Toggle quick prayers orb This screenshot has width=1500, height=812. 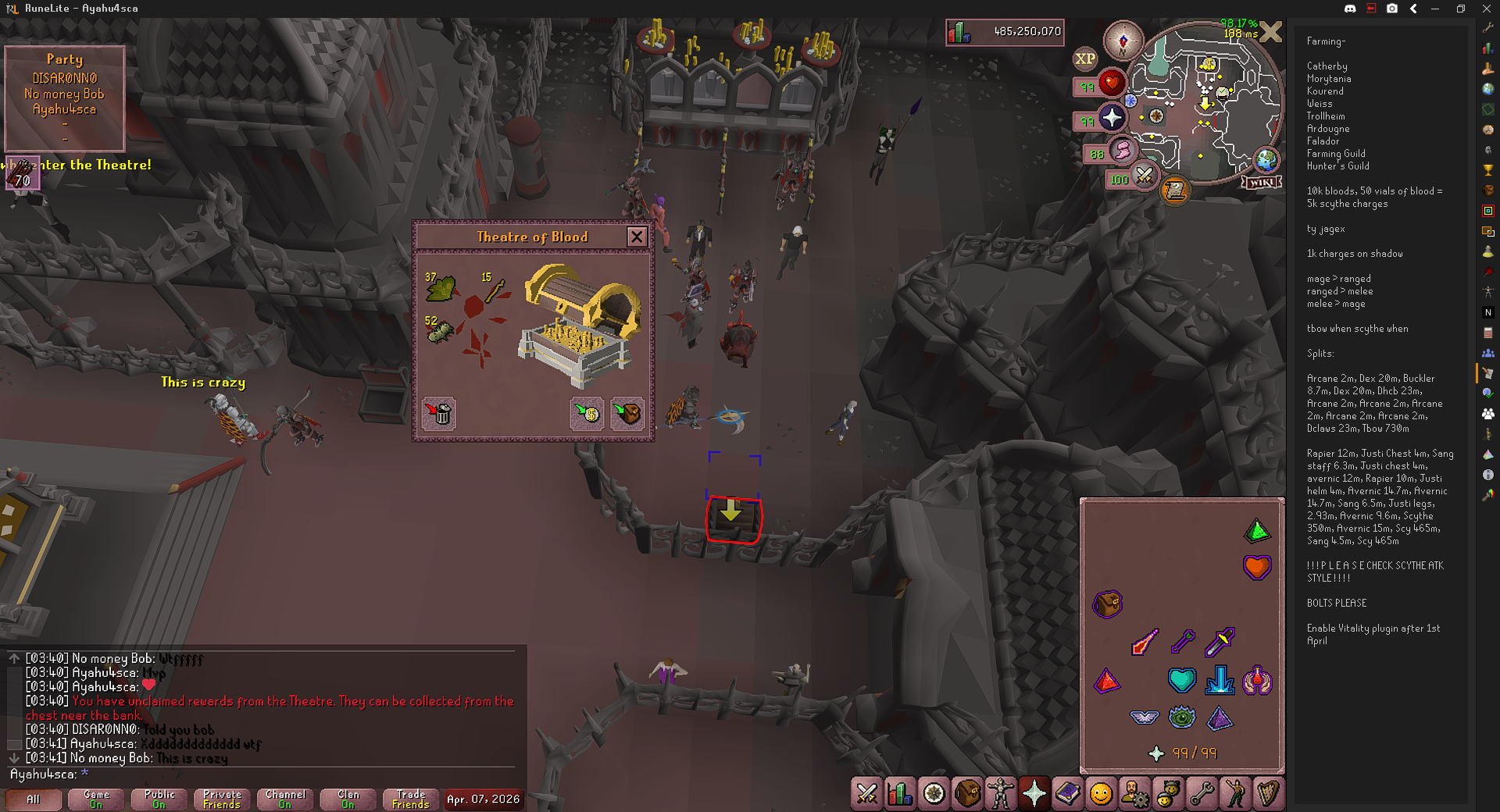click(x=1112, y=119)
